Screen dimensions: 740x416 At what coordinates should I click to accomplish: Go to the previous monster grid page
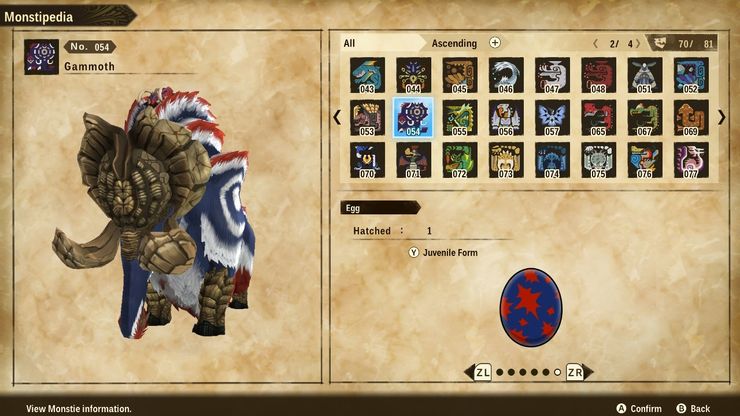point(337,118)
